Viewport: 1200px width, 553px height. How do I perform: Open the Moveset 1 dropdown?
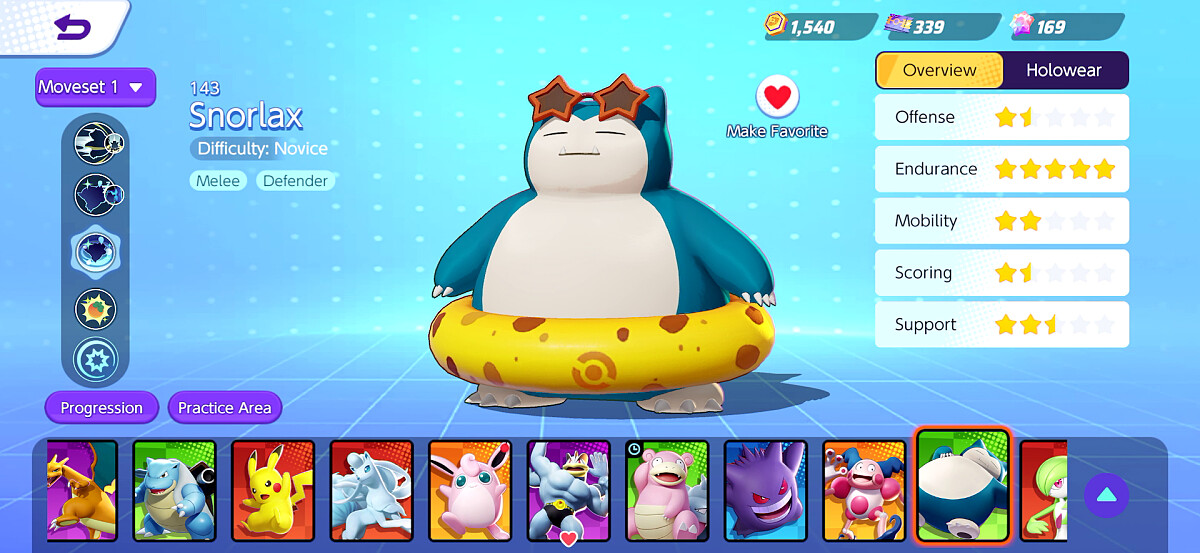coord(95,87)
